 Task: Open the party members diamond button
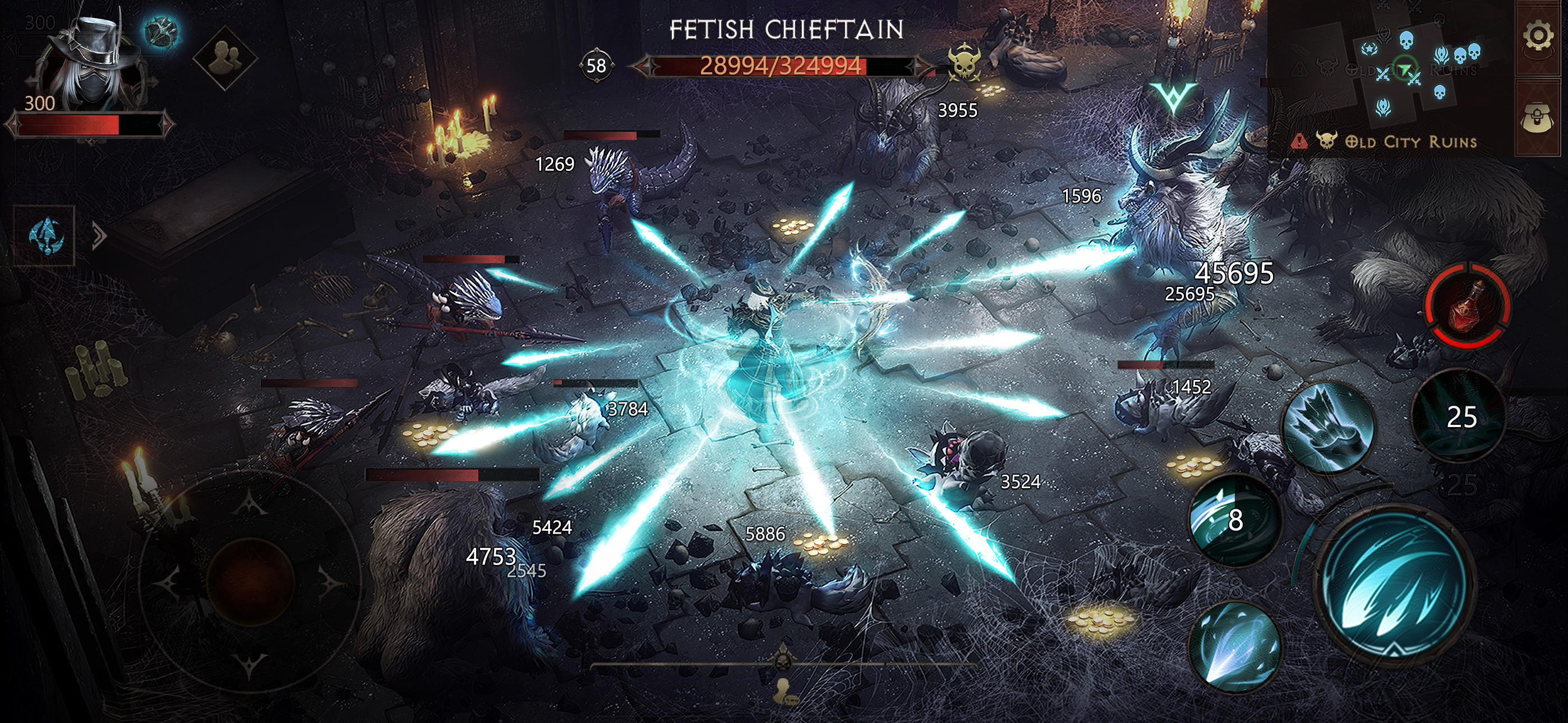pos(225,58)
